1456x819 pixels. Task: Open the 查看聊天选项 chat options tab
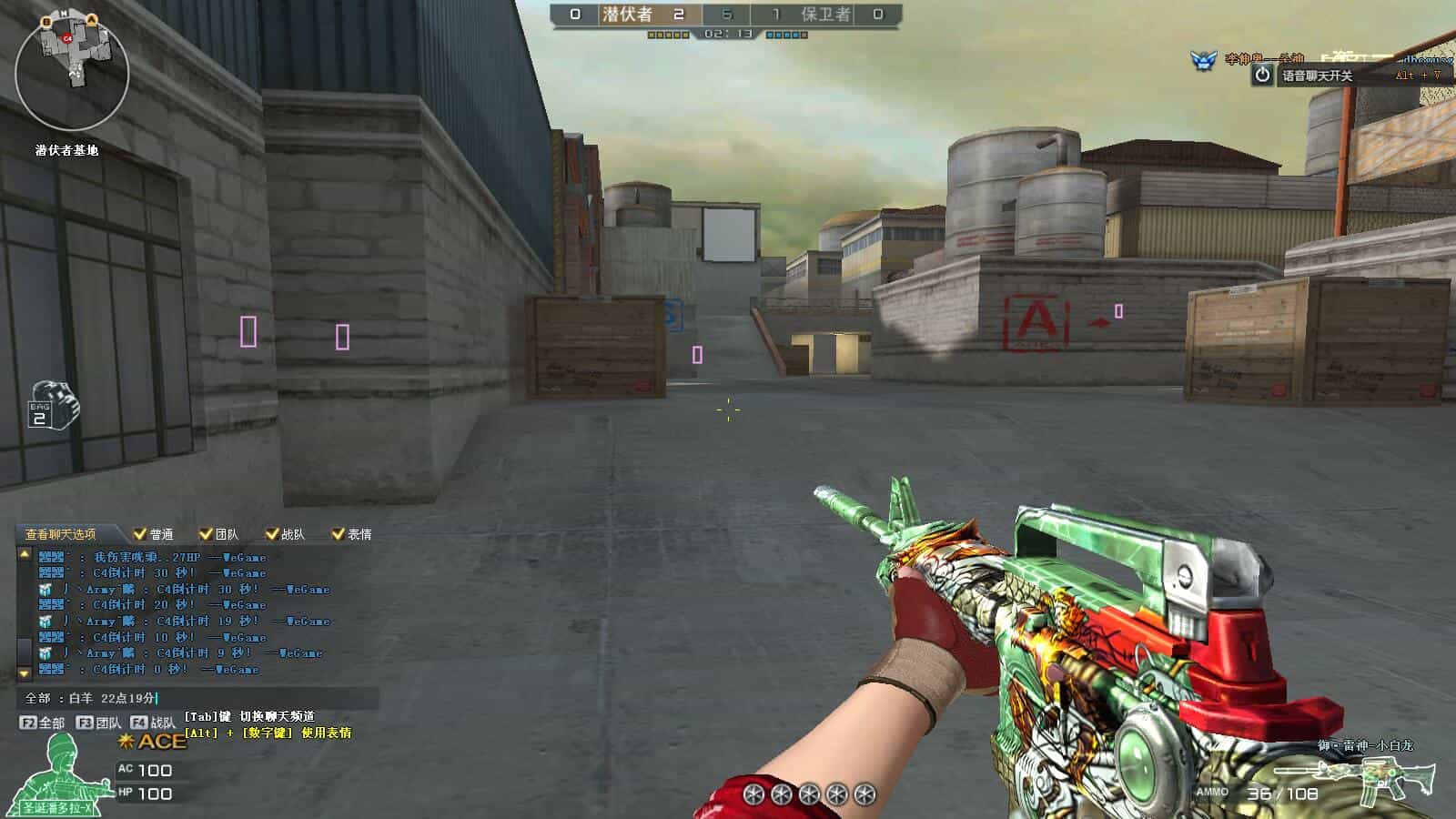pos(60,534)
